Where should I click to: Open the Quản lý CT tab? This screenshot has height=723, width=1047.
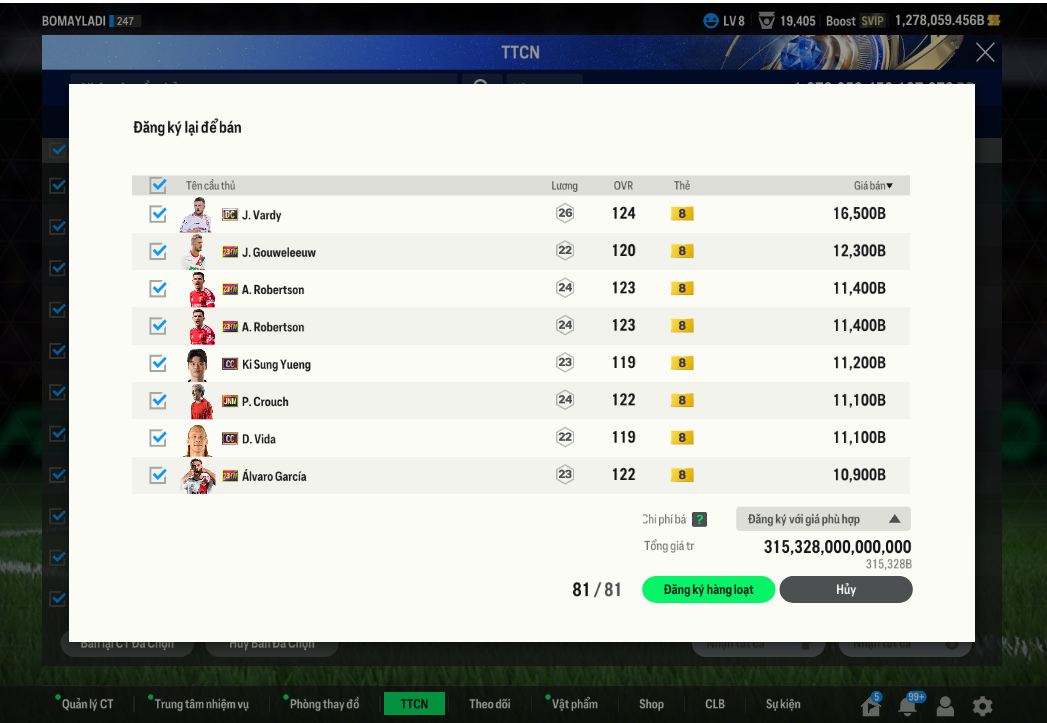point(87,704)
